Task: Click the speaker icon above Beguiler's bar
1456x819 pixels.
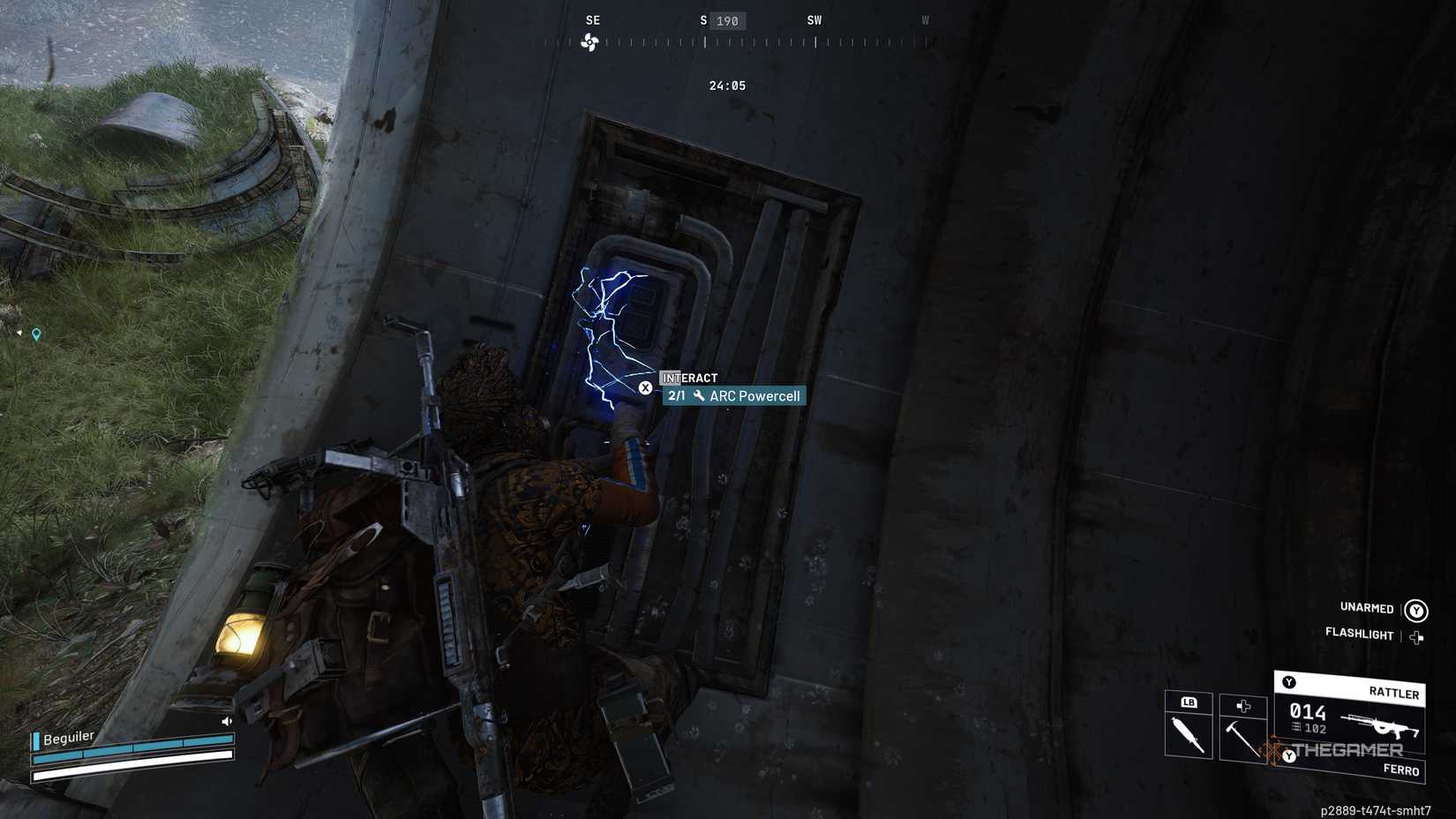Action: 226,721
